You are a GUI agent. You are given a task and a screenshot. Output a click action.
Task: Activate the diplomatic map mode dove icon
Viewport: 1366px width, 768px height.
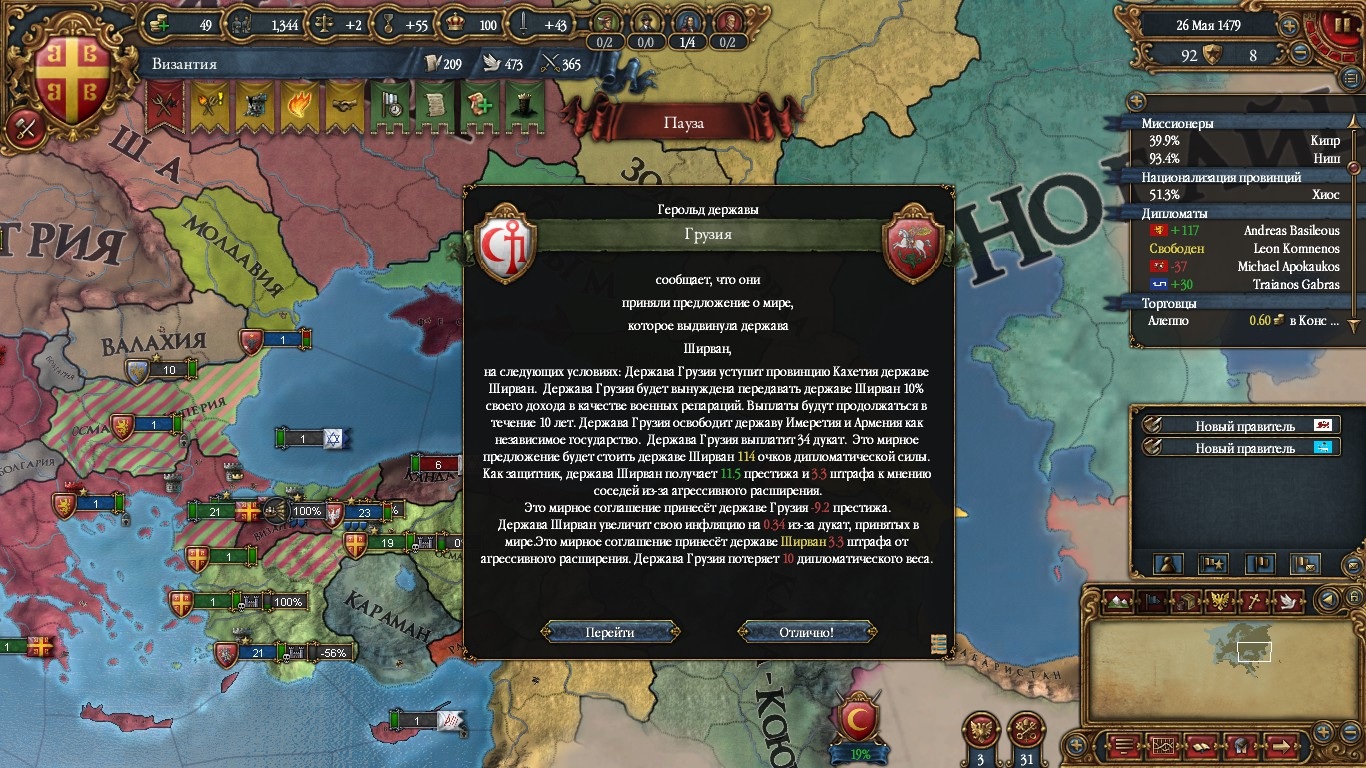point(1289,601)
